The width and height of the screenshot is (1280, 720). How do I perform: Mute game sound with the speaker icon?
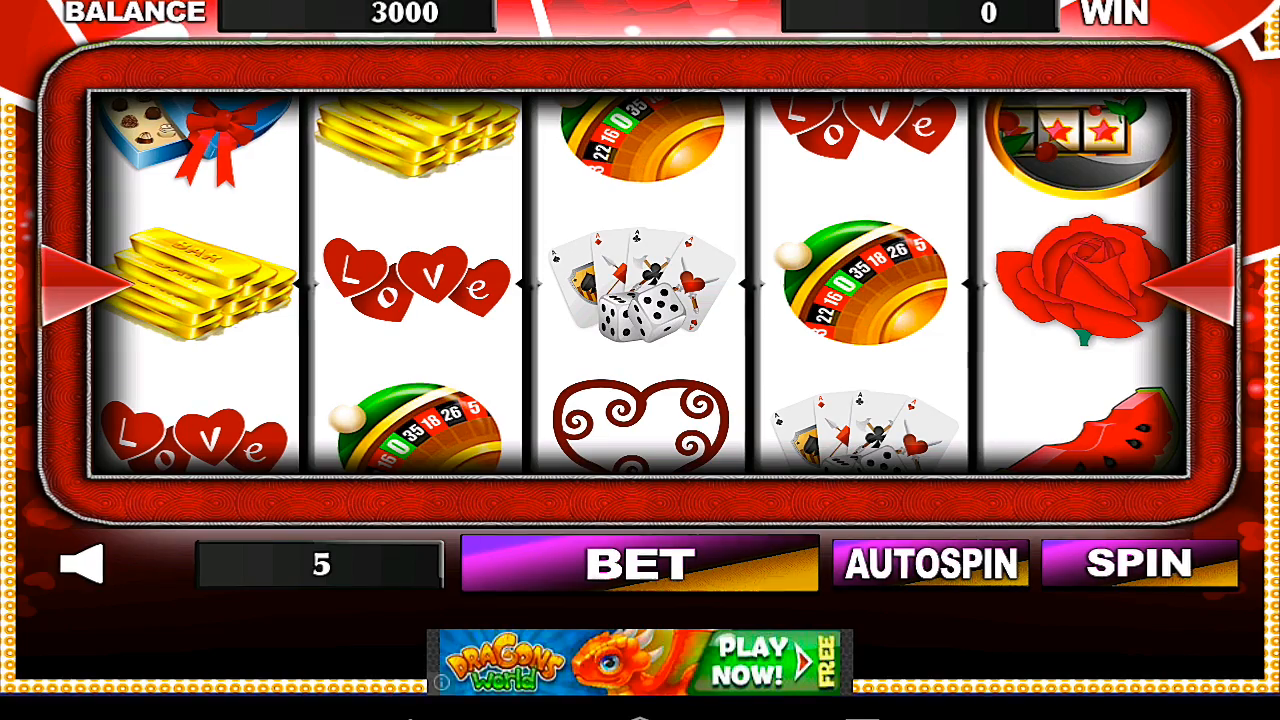80,562
